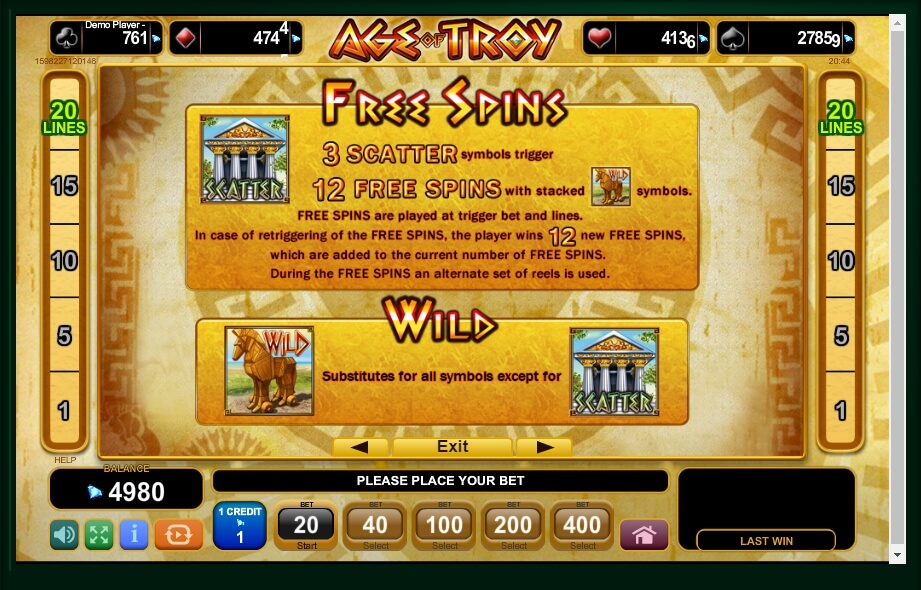Exit the paytable screen
Screen dimensions: 921x590
click(x=452, y=446)
